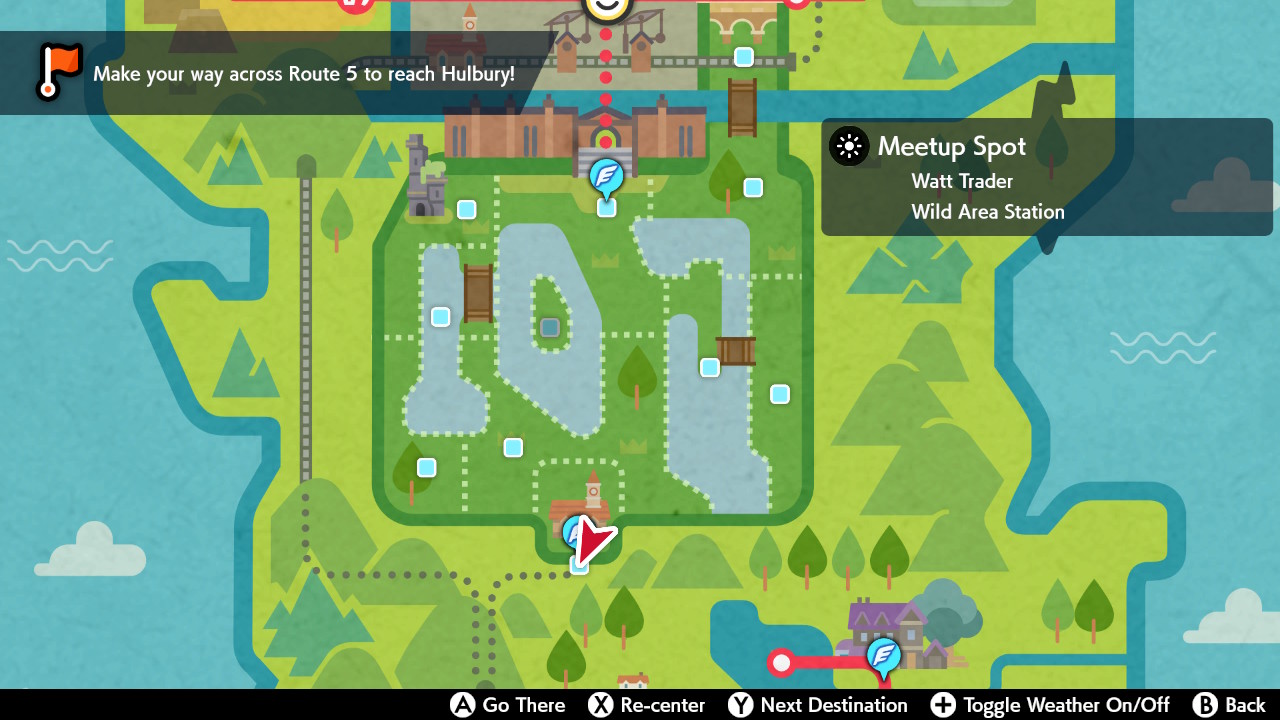
Task: Click the sunny weather icon beside Meetup Spot
Action: click(849, 147)
